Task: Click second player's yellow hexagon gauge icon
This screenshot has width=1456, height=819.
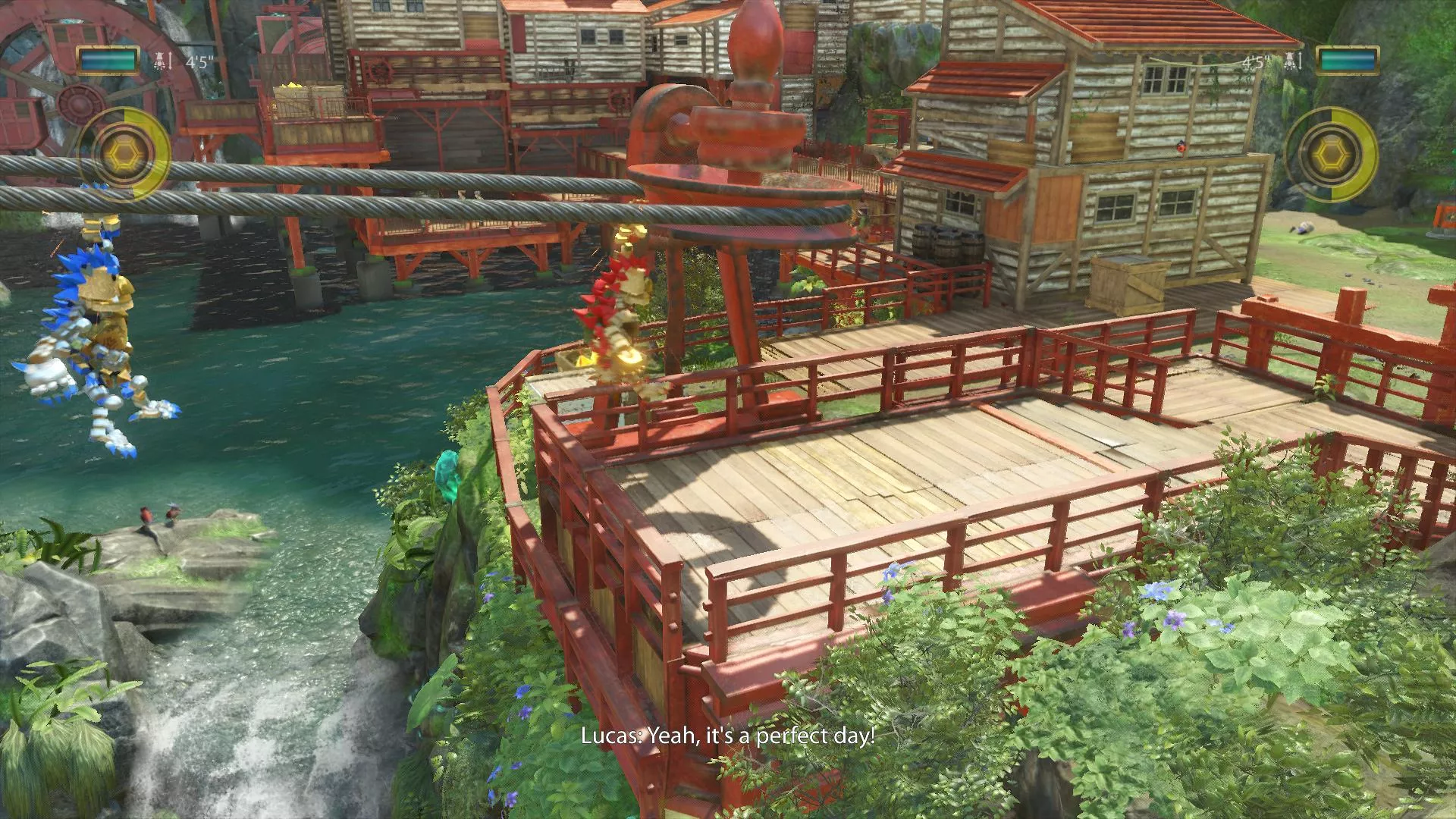Action: coord(1330,155)
